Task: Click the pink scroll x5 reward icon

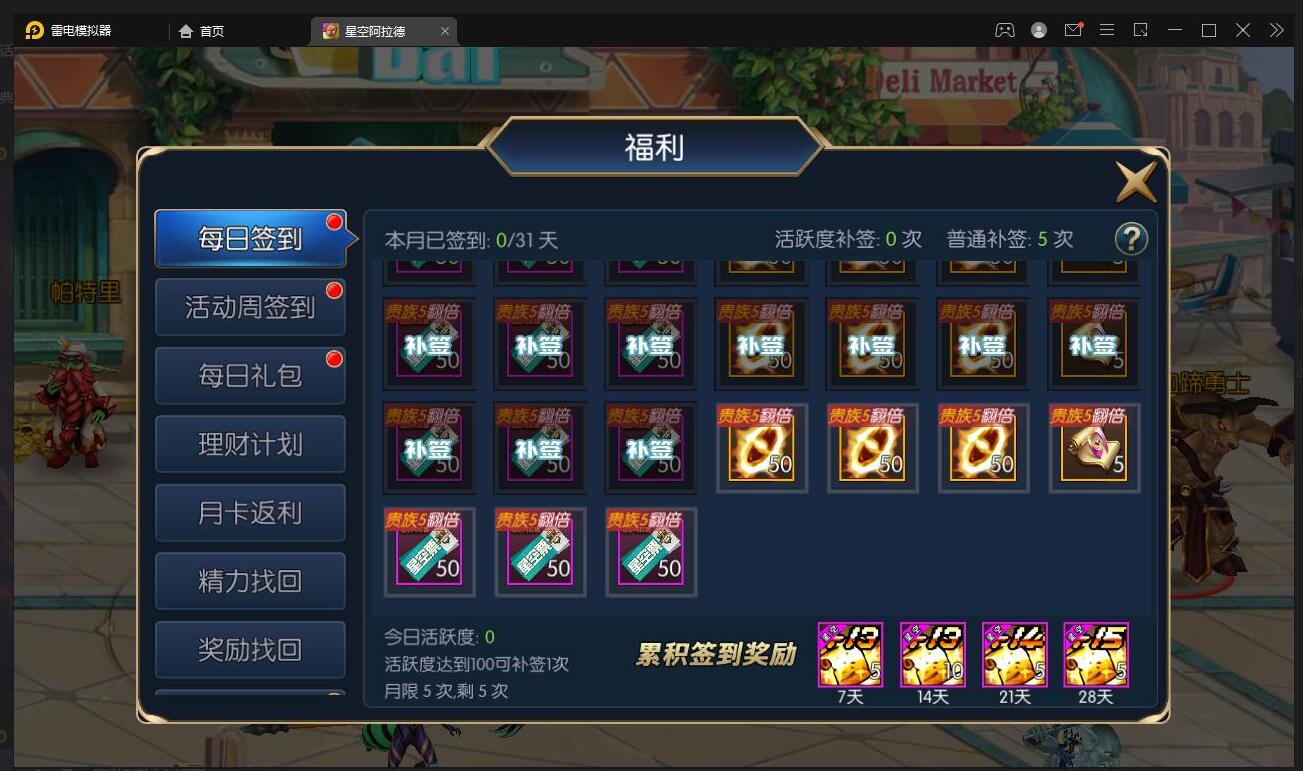Action: (1093, 447)
